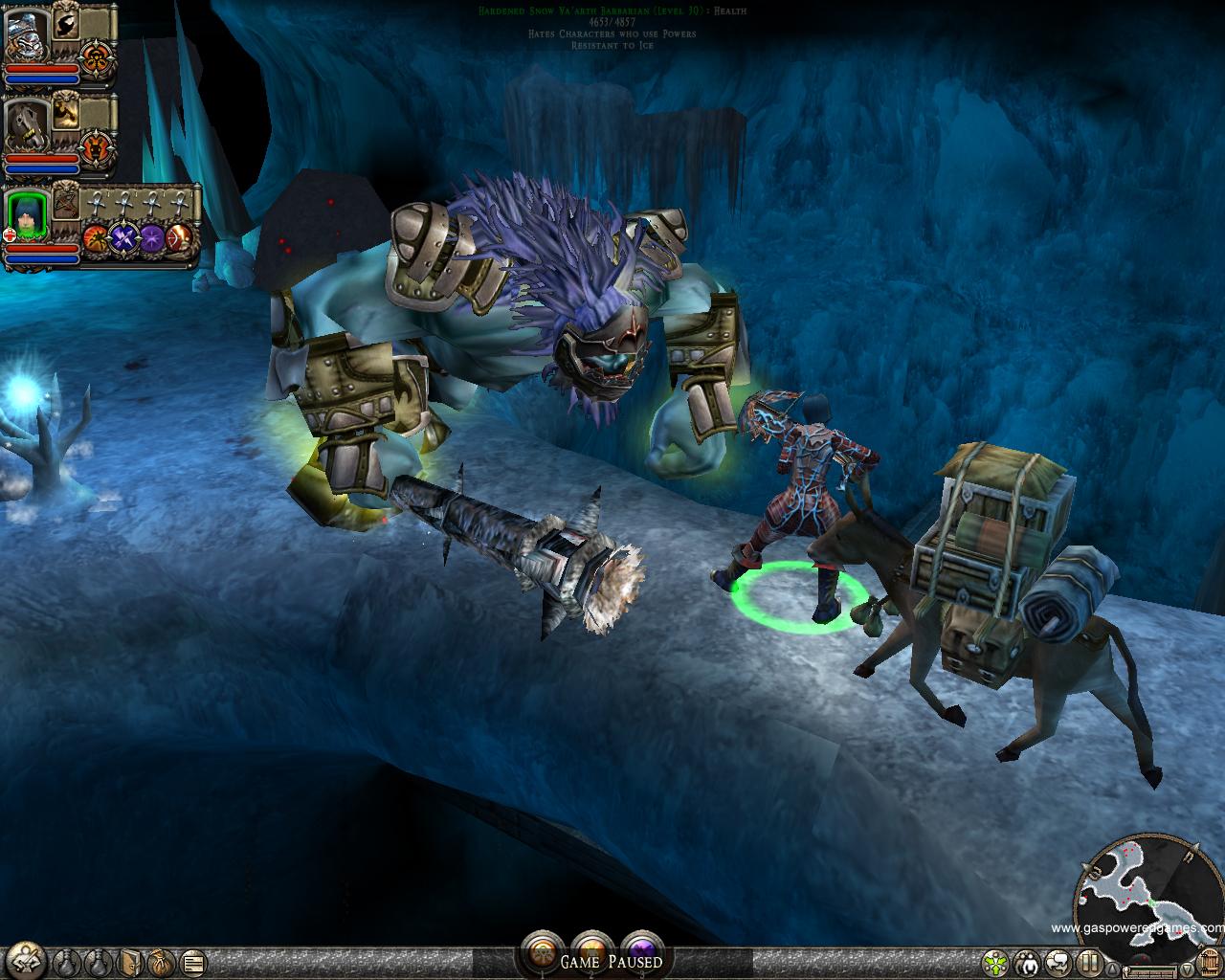This screenshot has height=980, width=1225.
Task: Click the loot bag button
Action: coord(161,961)
